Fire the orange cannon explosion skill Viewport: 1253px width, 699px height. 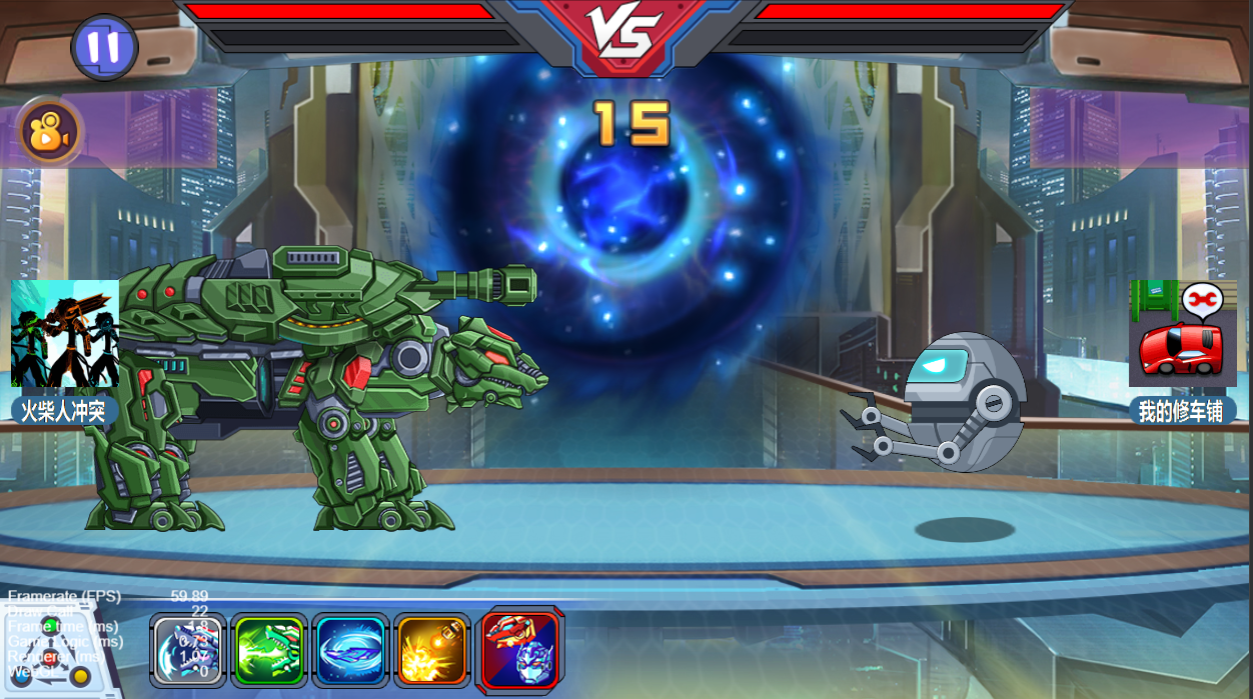click(x=432, y=650)
